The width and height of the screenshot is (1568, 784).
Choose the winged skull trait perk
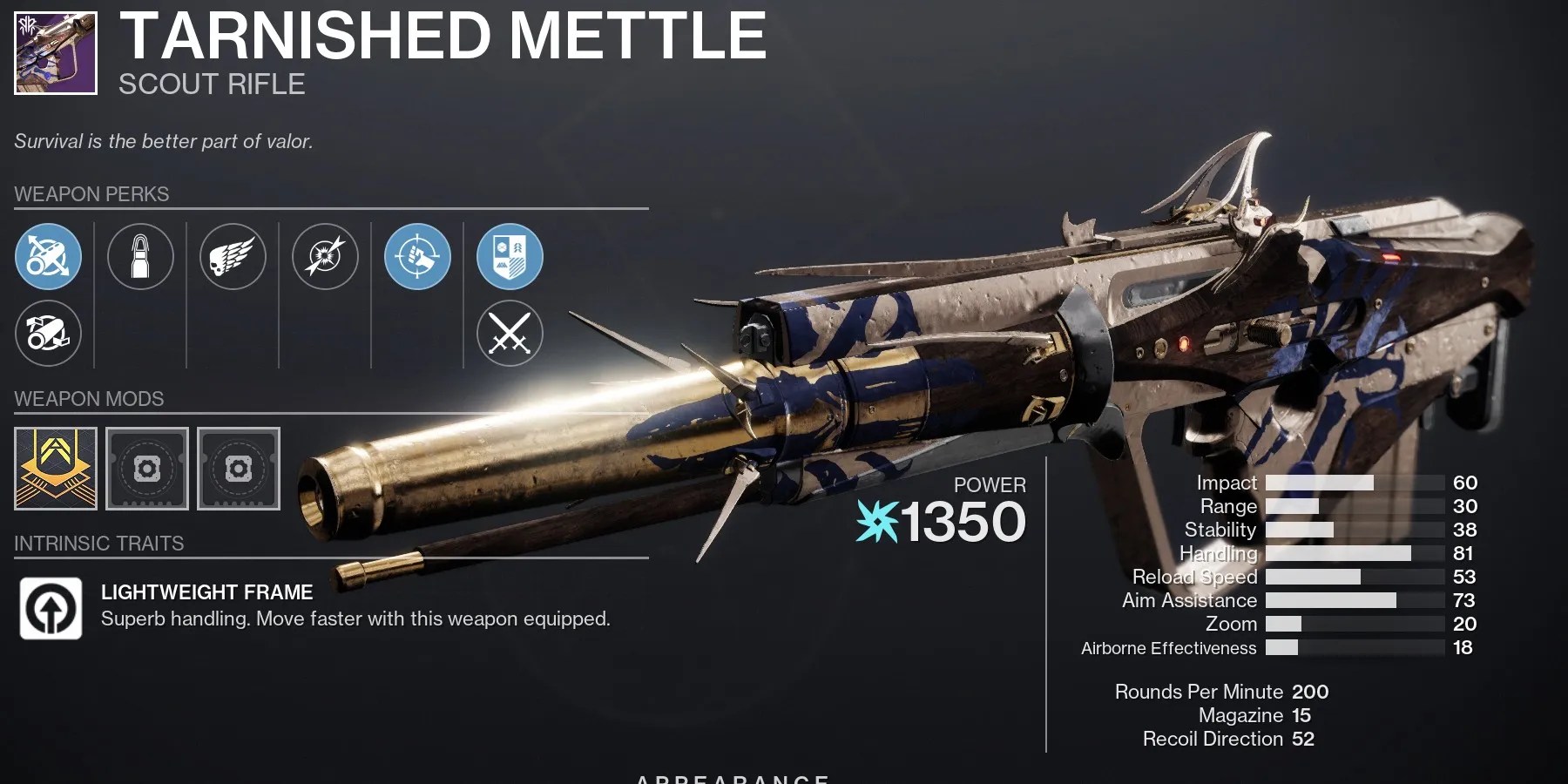pyautogui.click(x=233, y=257)
